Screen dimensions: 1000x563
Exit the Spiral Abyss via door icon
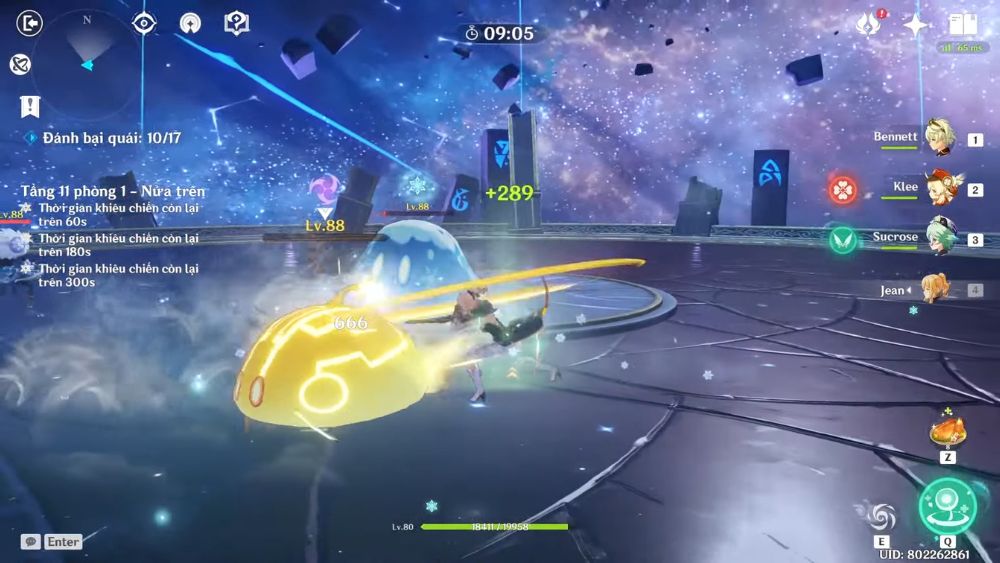pyautogui.click(x=30, y=23)
